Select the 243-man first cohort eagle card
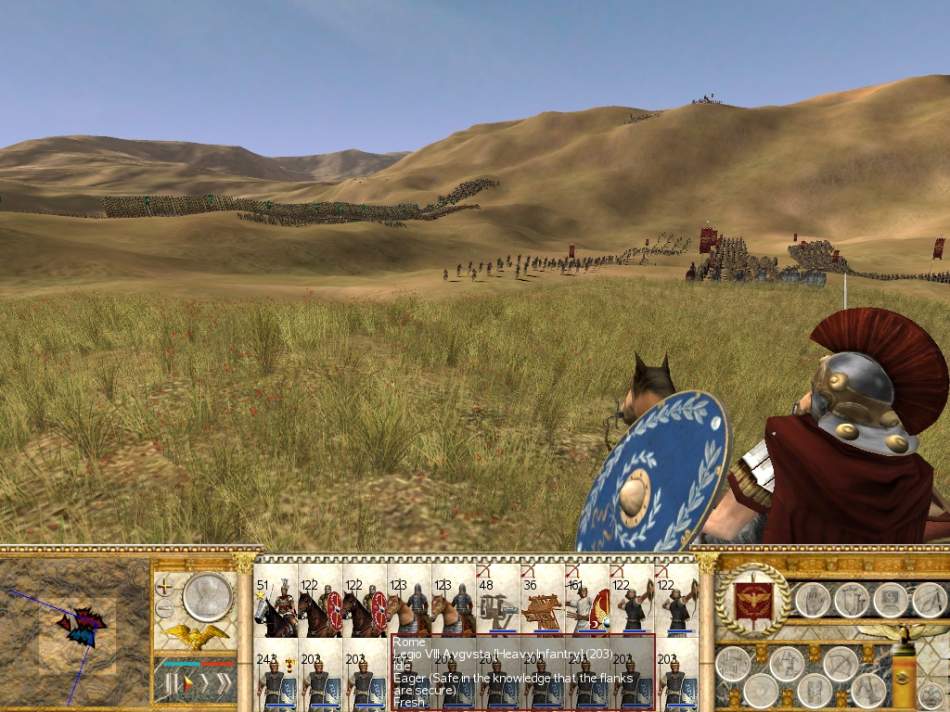Screen dimensions: 950x712 click(x=274, y=675)
